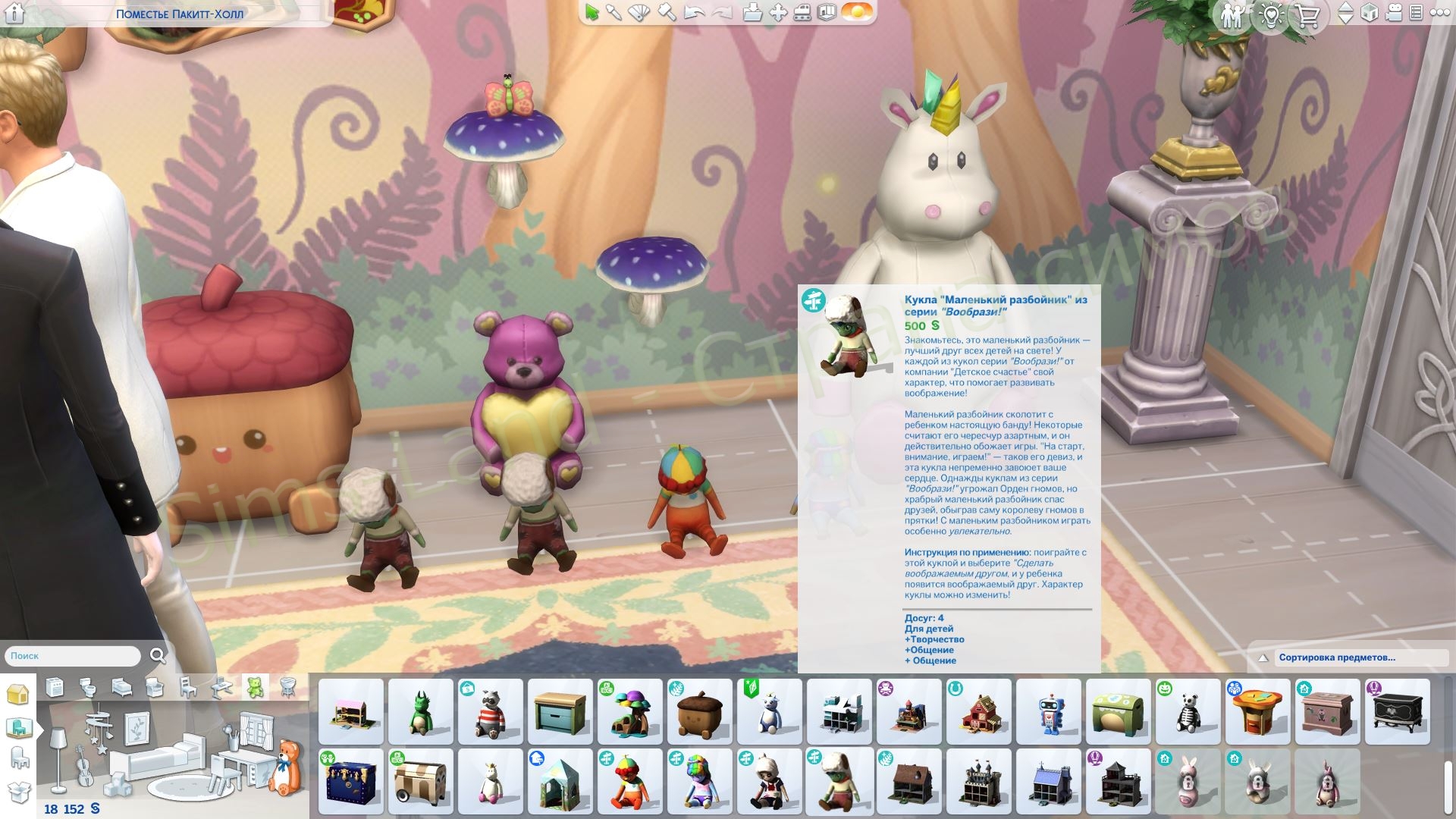Activate the sledgehammer demolish tool
The height and width of the screenshot is (819, 1456).
tap(666, 13)
